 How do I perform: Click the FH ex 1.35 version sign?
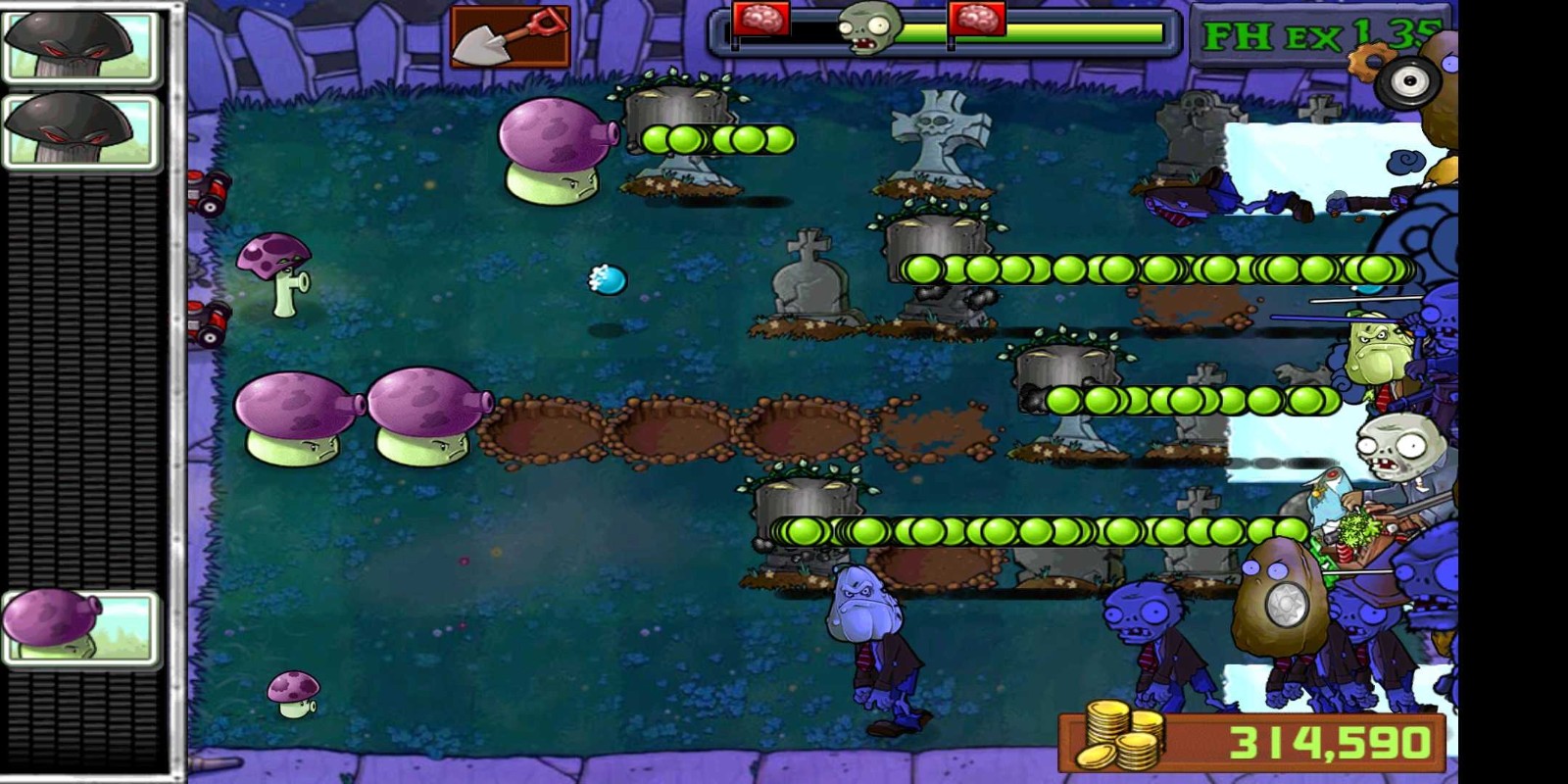click(x=1313, y=34)
